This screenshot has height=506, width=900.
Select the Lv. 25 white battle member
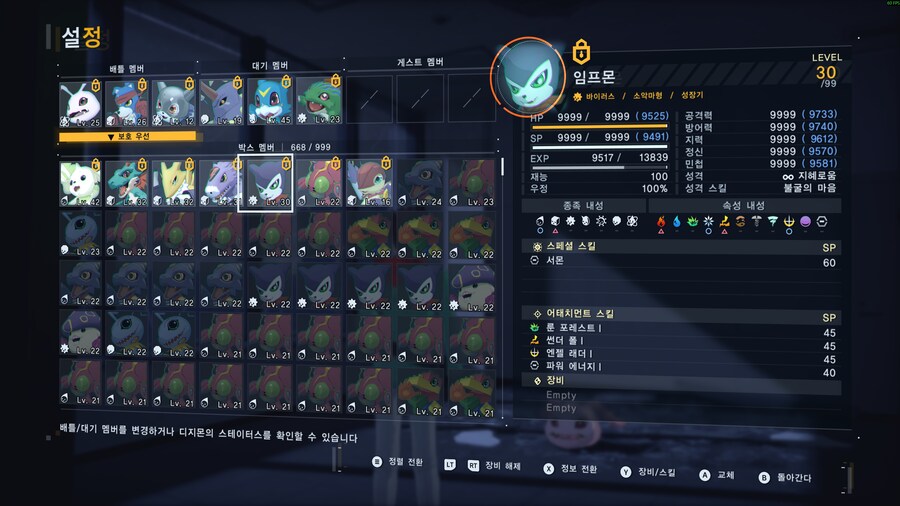(x=82, y=104)
